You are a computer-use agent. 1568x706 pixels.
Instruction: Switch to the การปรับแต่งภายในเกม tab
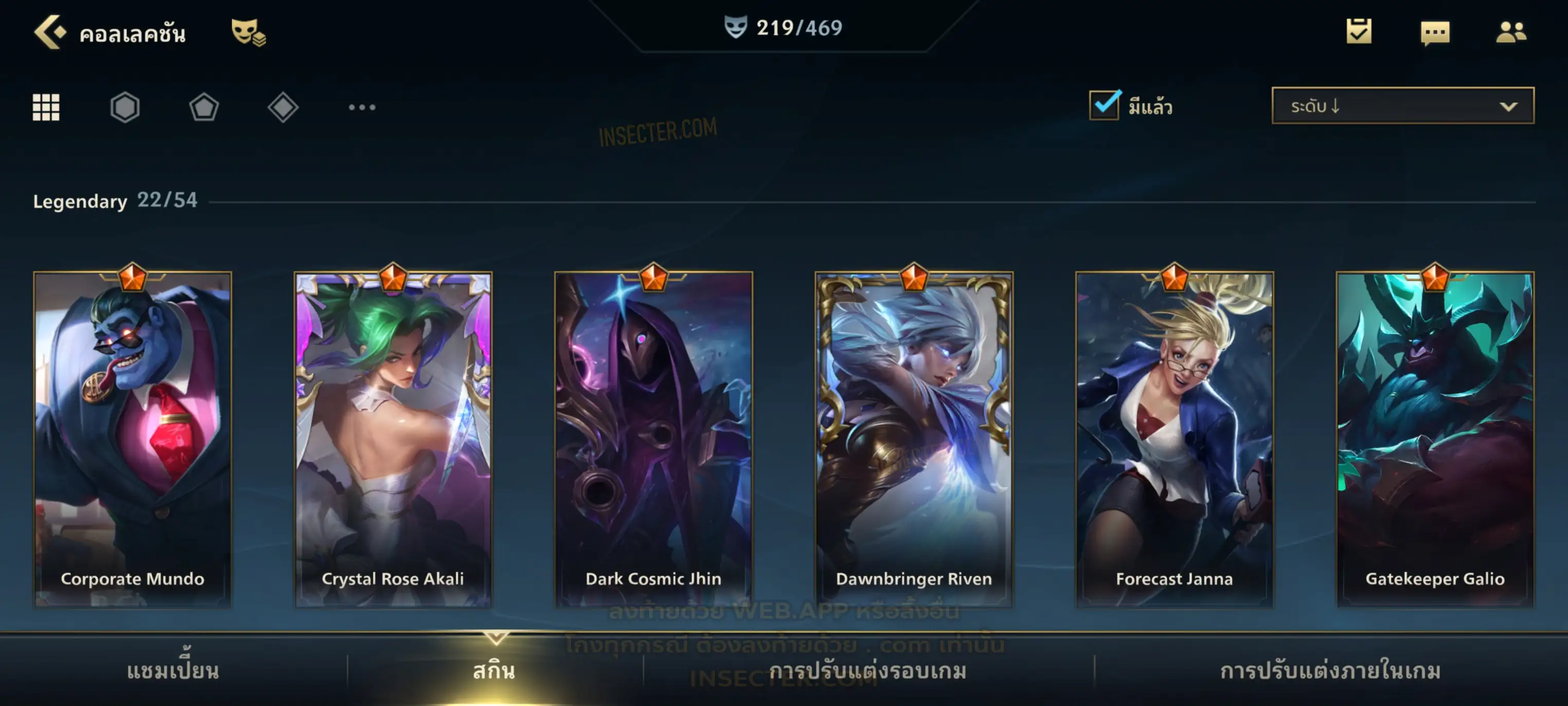point(1330,671)
